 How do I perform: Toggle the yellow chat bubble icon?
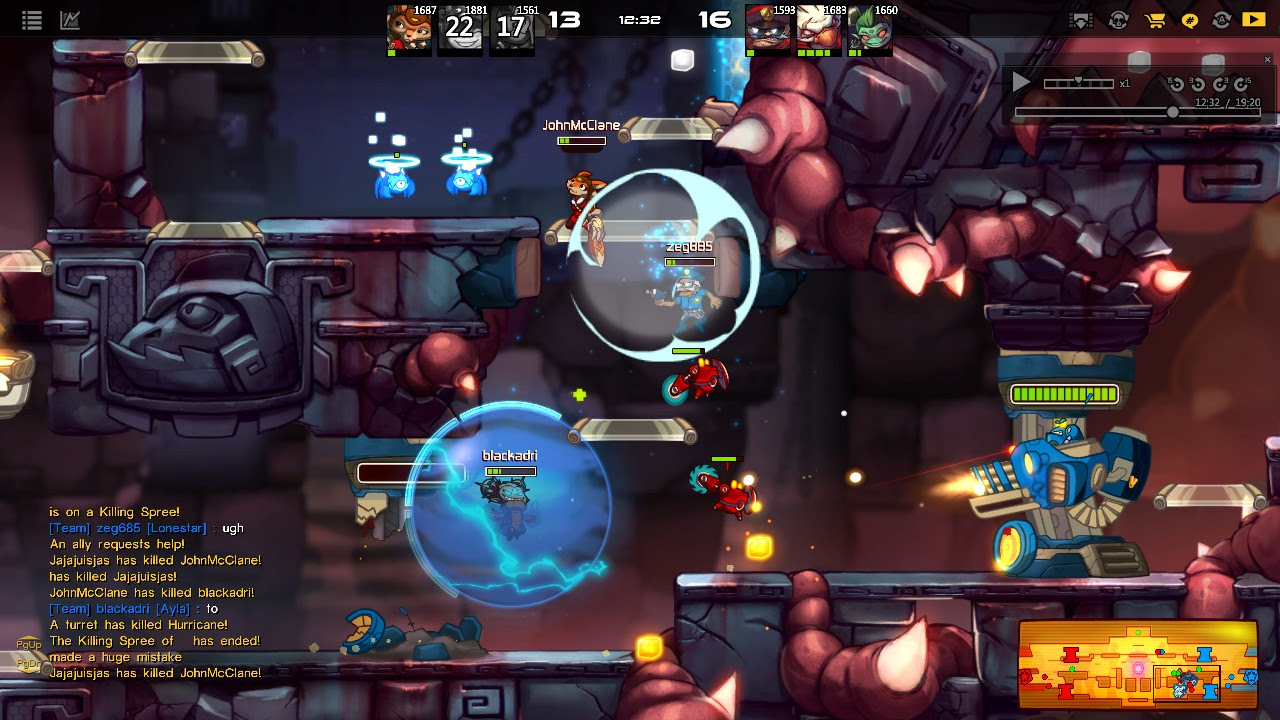pos(1190,19)
